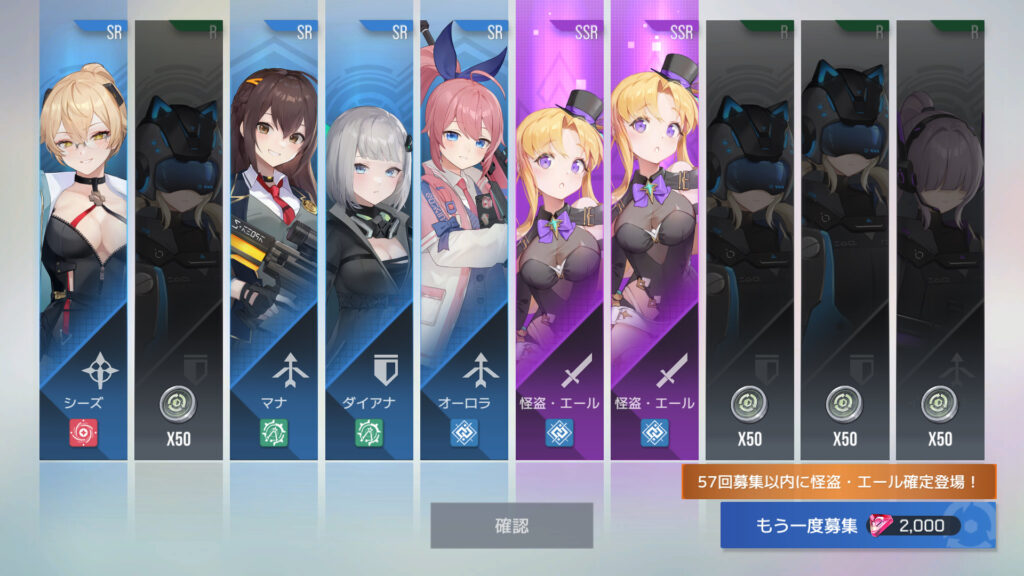The height and width of the screenshot is (576, 1024).
Task: Open the オーロラ SR character card
Action: [464, 240]
